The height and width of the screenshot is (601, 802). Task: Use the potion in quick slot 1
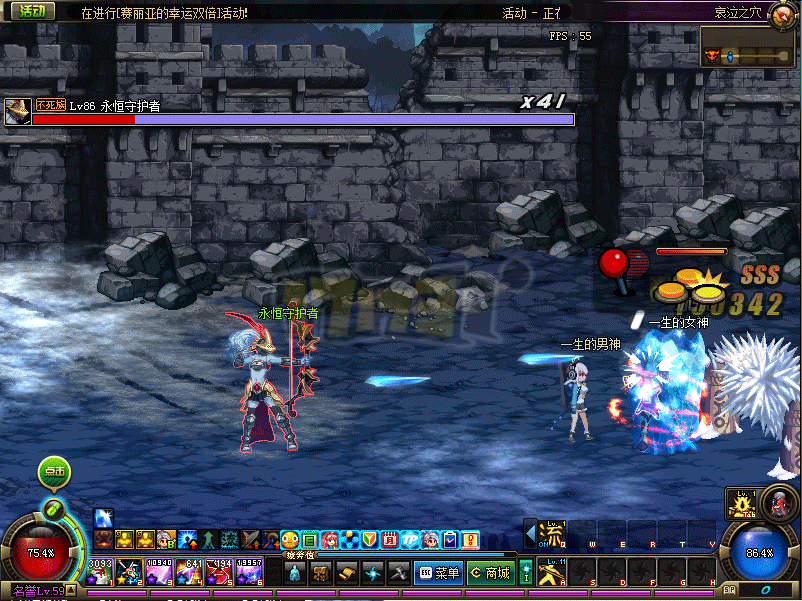click(99, 573)
